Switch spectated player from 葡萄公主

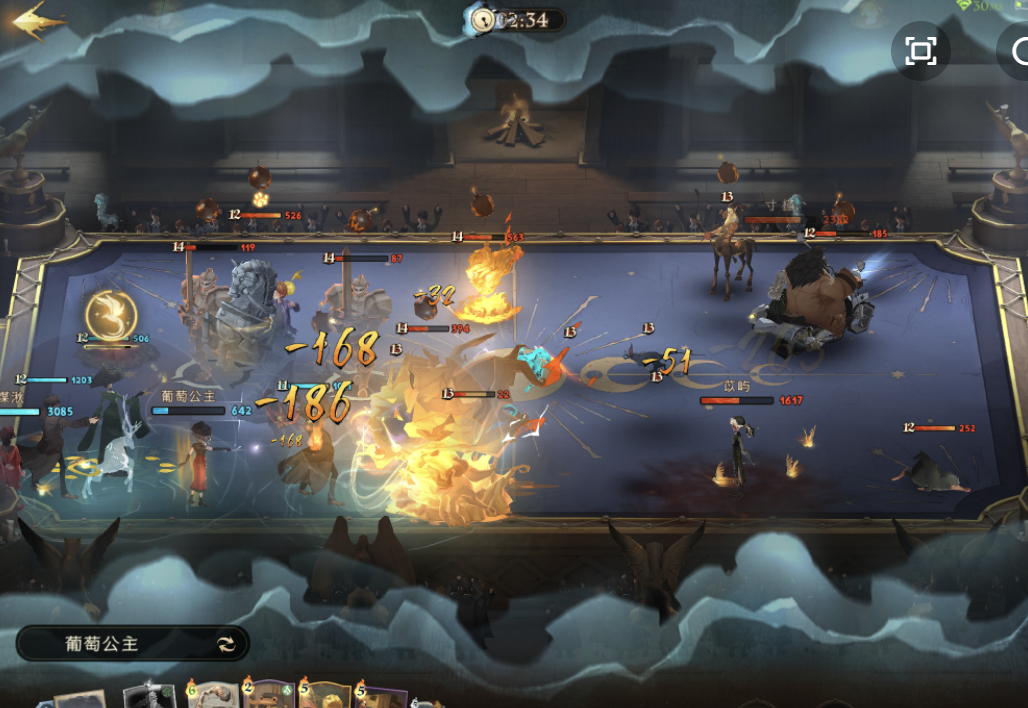pos(226,644)
